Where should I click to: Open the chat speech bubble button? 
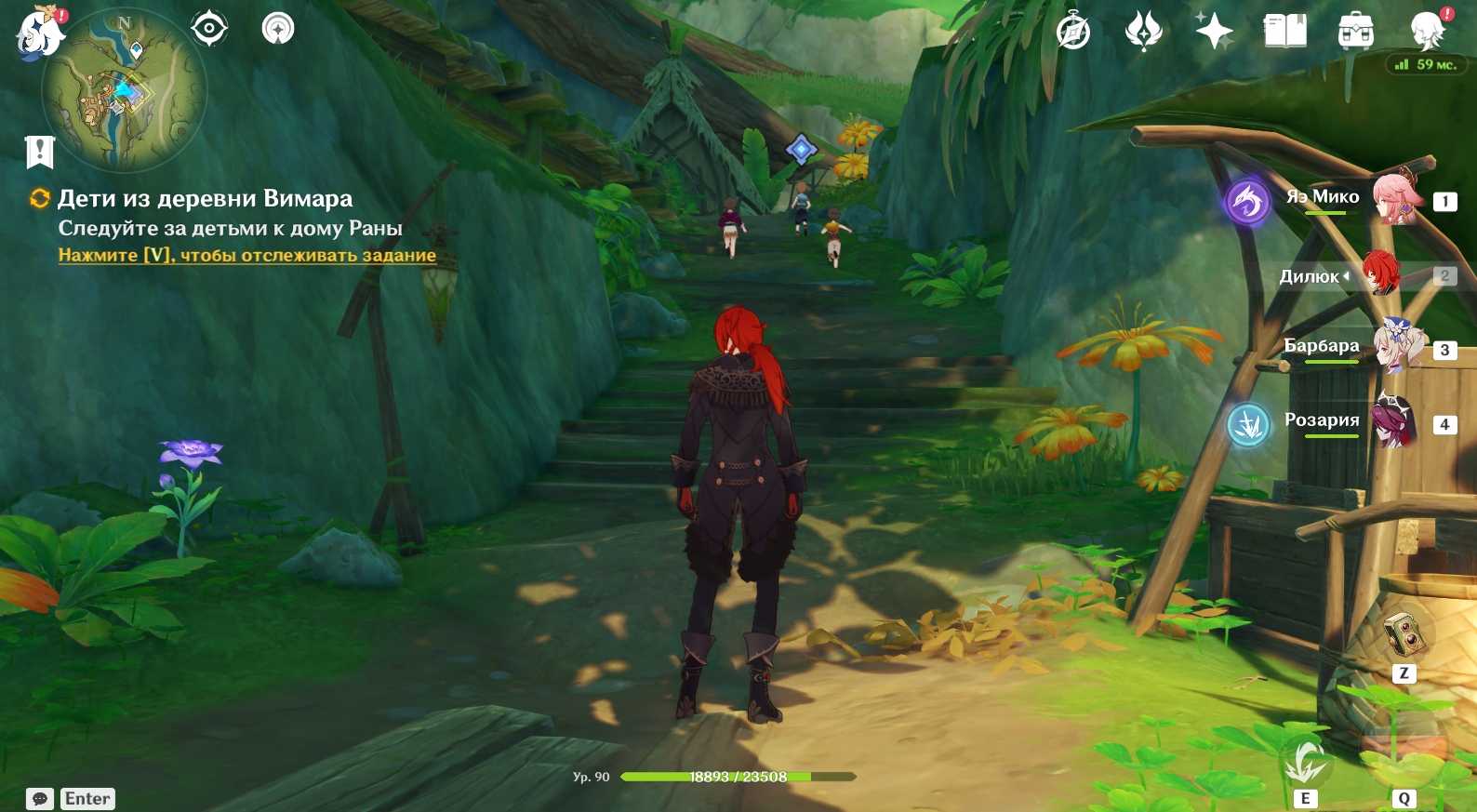[x=40, y=799]
